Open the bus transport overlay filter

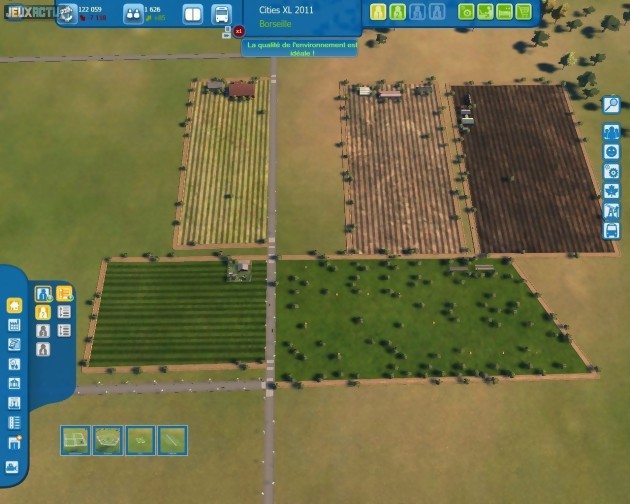611,230
